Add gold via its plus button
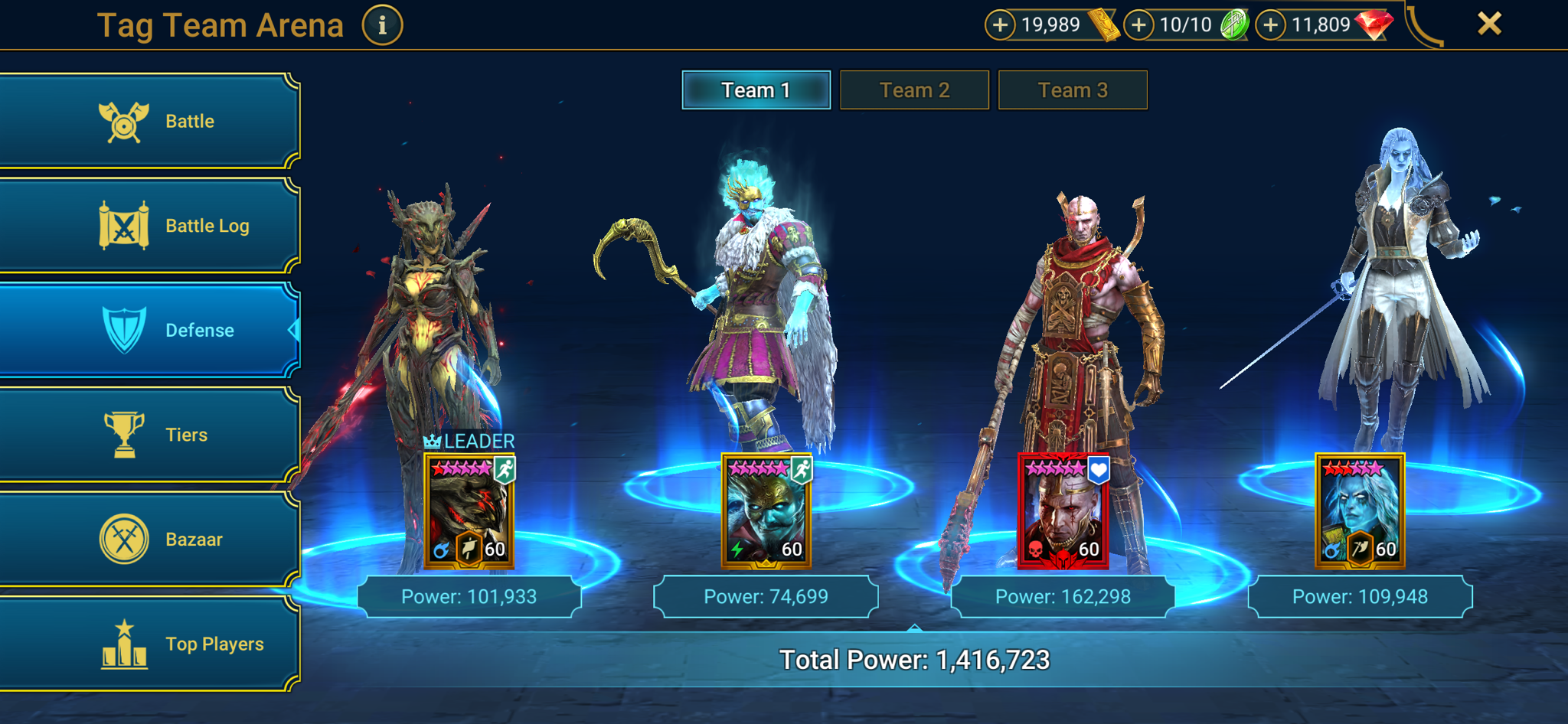 pyautogui.click(x=999, y=24)
